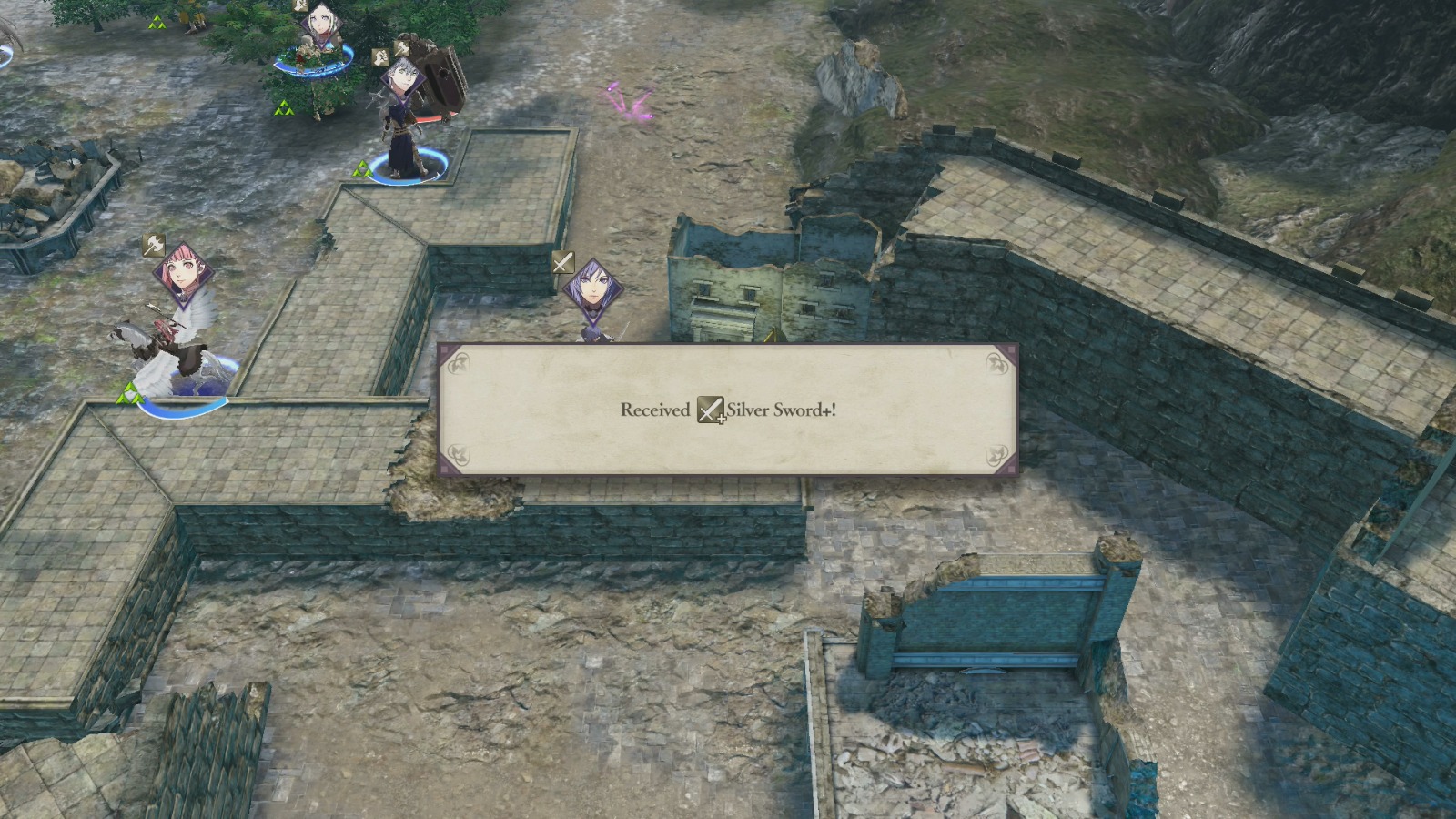Toggle the green buff arrows beside the robed swordsman
This screenshot has height=819, width=1456.
click(x=364, y=167)
